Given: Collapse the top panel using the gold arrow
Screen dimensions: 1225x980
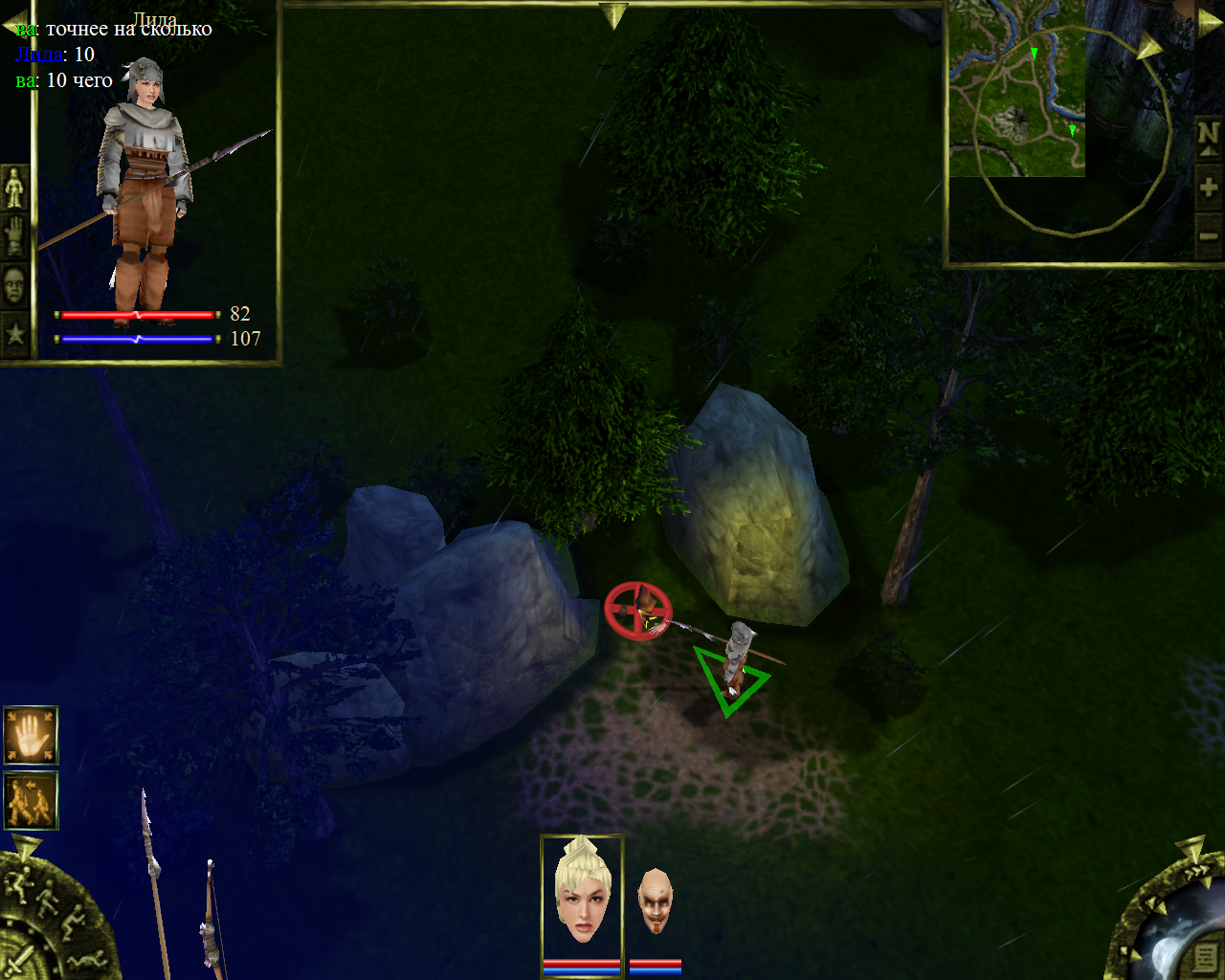Looking at the screenshot, I should click(x=612, y=14).
